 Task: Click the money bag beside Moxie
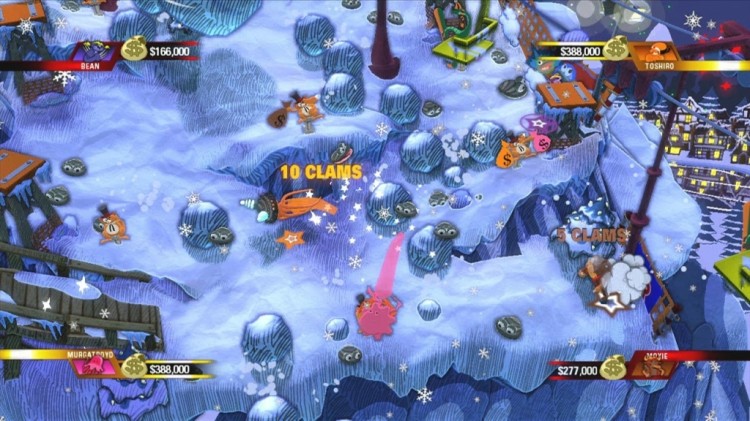(x=615, y=367)
